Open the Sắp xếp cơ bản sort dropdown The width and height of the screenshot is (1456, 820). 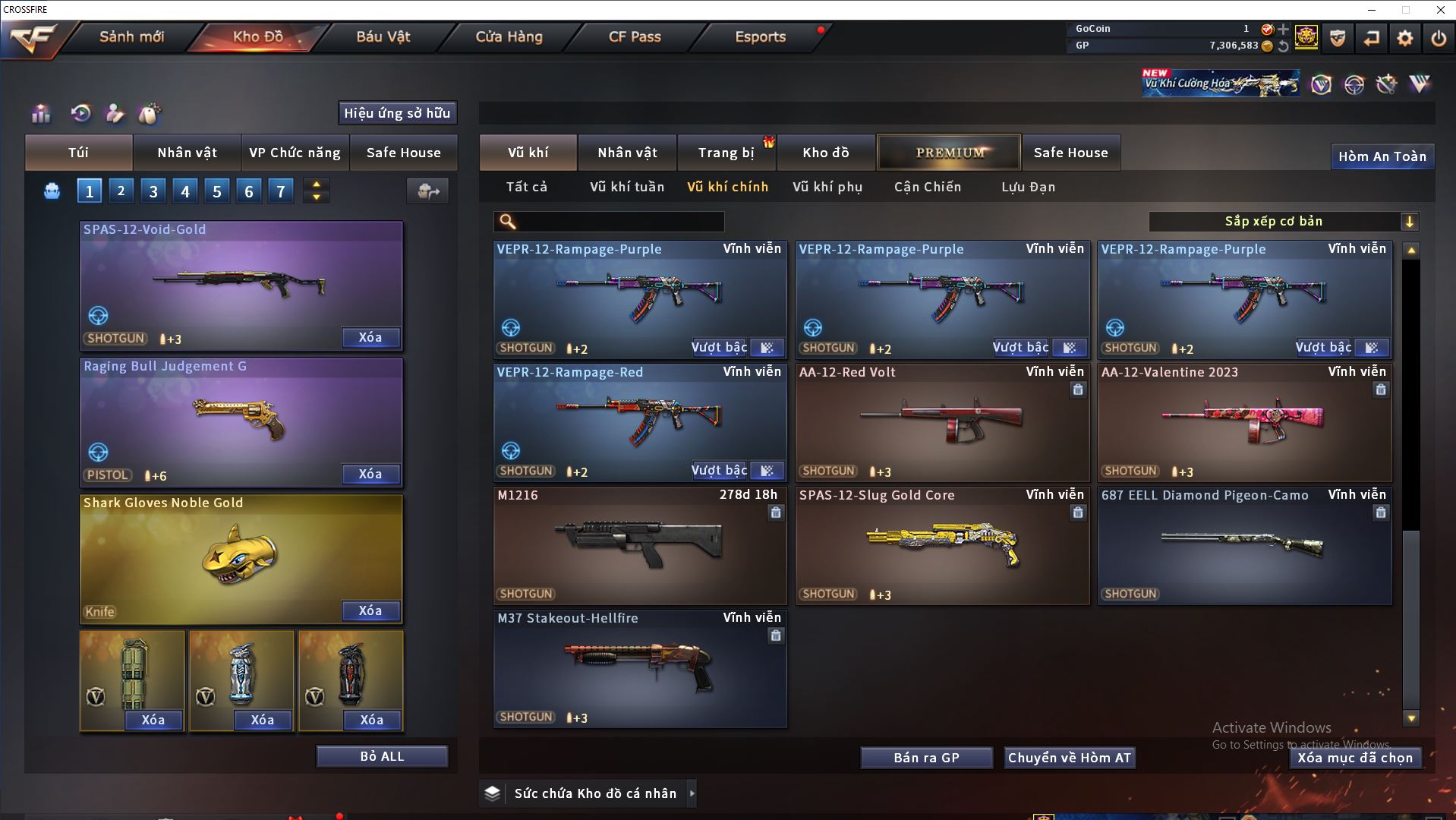[1283, 222]
